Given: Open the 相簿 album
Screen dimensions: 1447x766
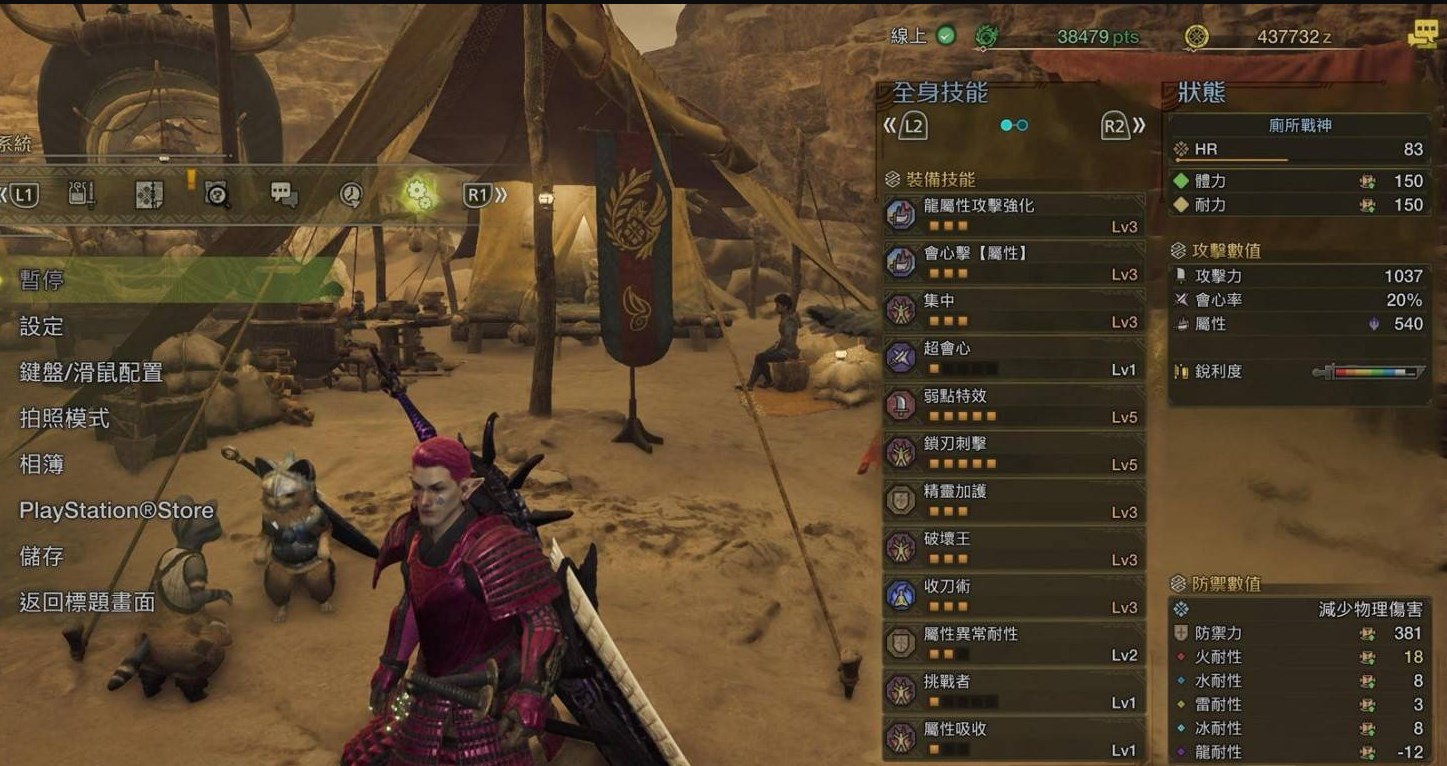Looking at the screenshot, I should (x=42, y=465).
